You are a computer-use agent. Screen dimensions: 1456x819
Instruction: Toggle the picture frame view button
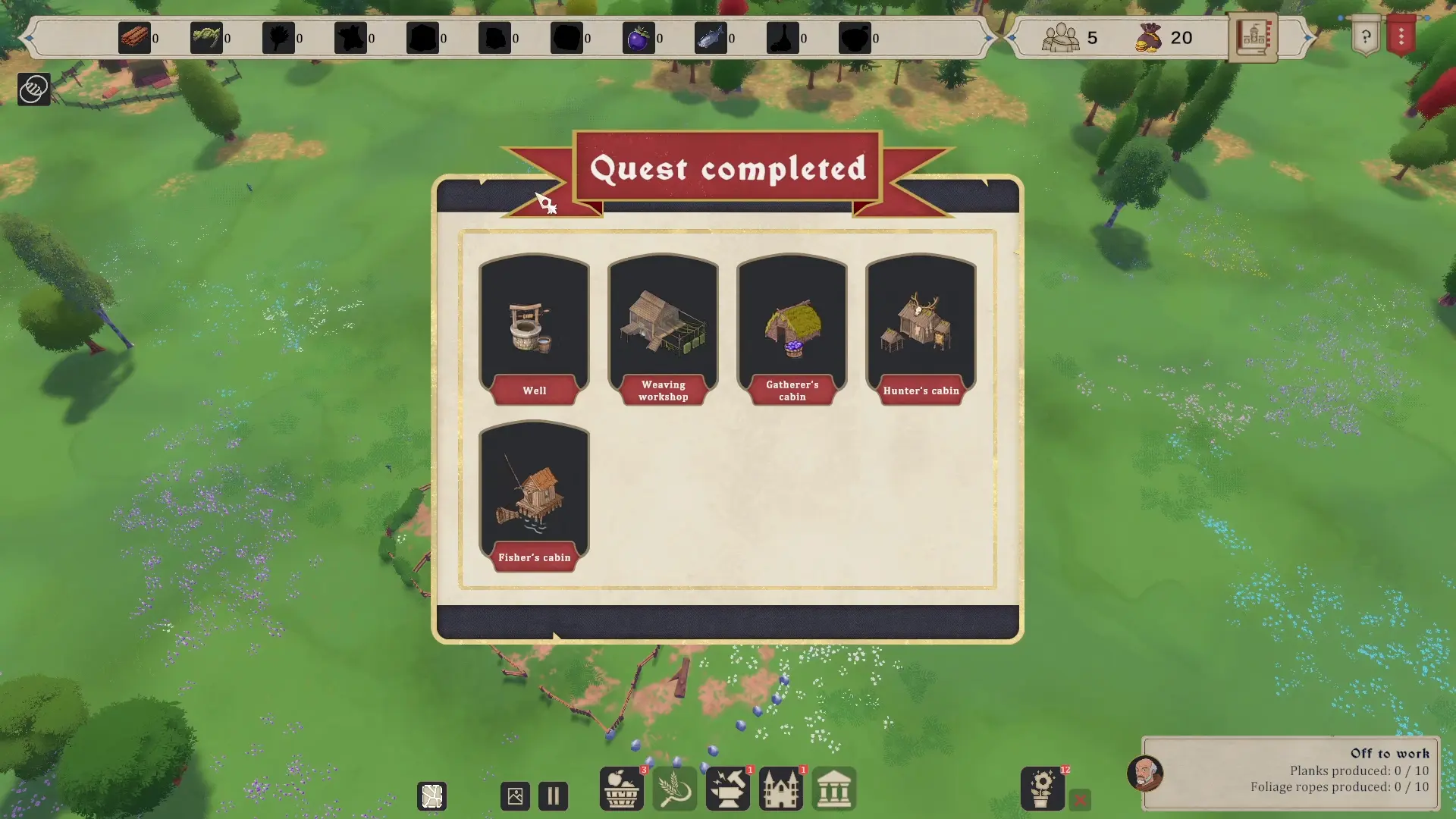click(515, 796)
